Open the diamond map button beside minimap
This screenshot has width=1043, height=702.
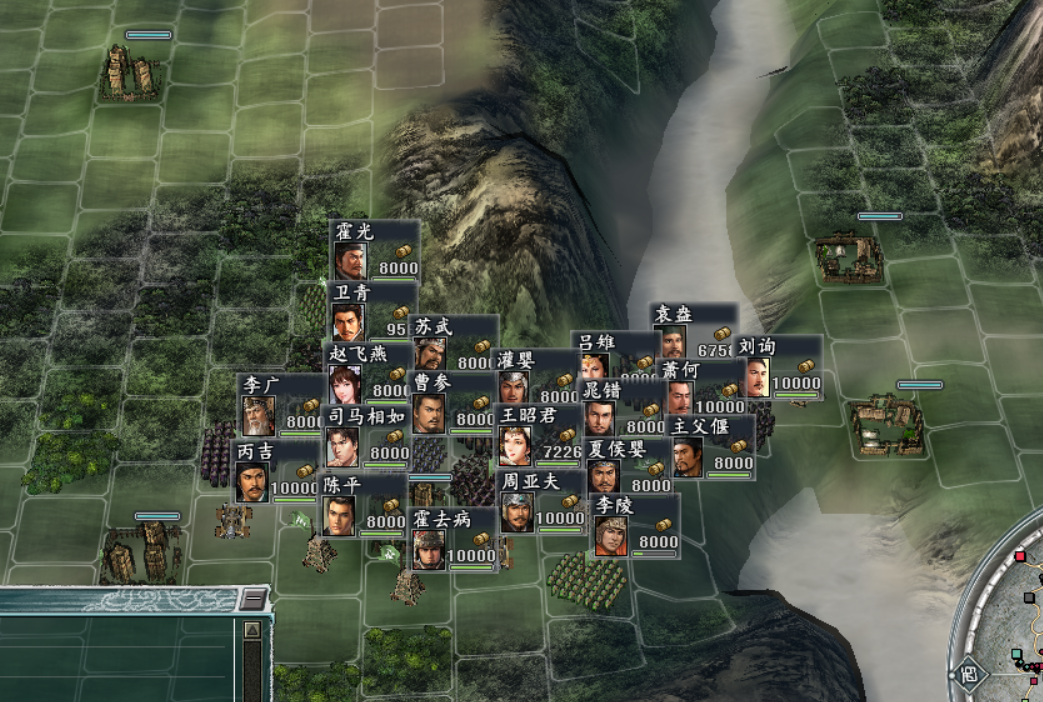[x=967, y=672]
